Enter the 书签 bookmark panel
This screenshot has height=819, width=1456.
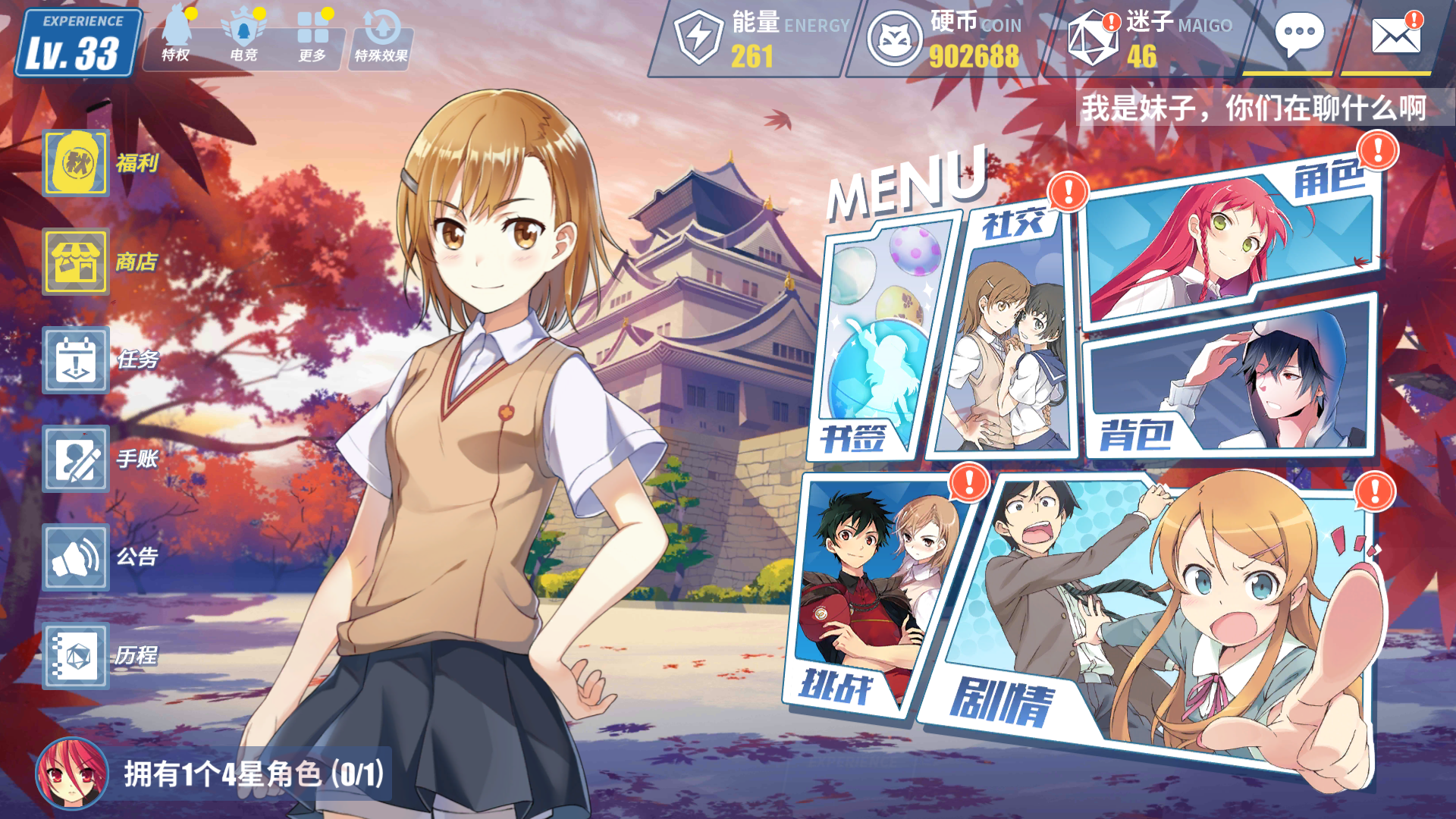coord(880,341)
